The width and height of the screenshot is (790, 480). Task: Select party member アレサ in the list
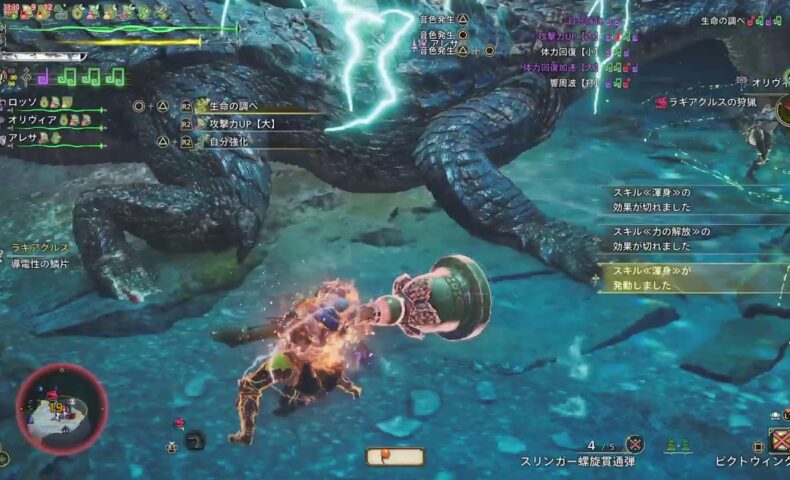[x=21, y=138]
